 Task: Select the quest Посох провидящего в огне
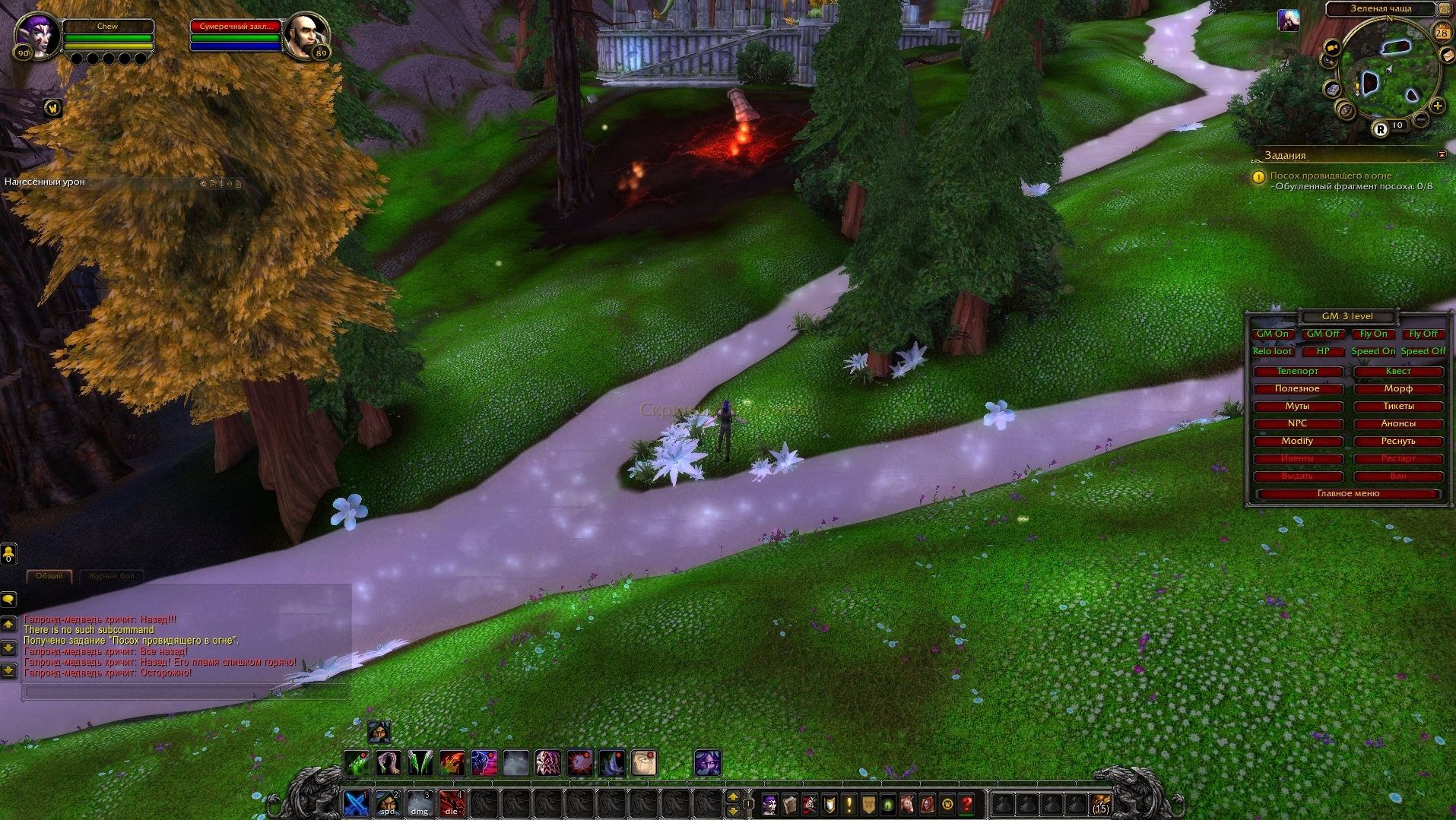(x=1331, y=176)
